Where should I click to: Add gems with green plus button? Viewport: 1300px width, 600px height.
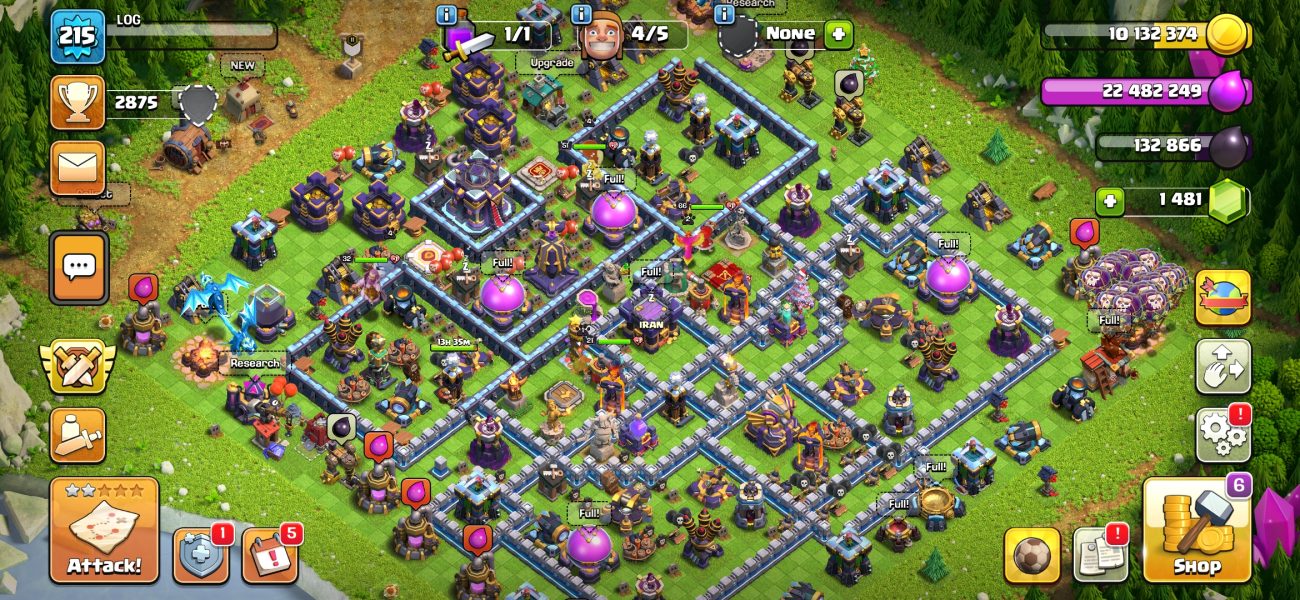(1107, 201)
